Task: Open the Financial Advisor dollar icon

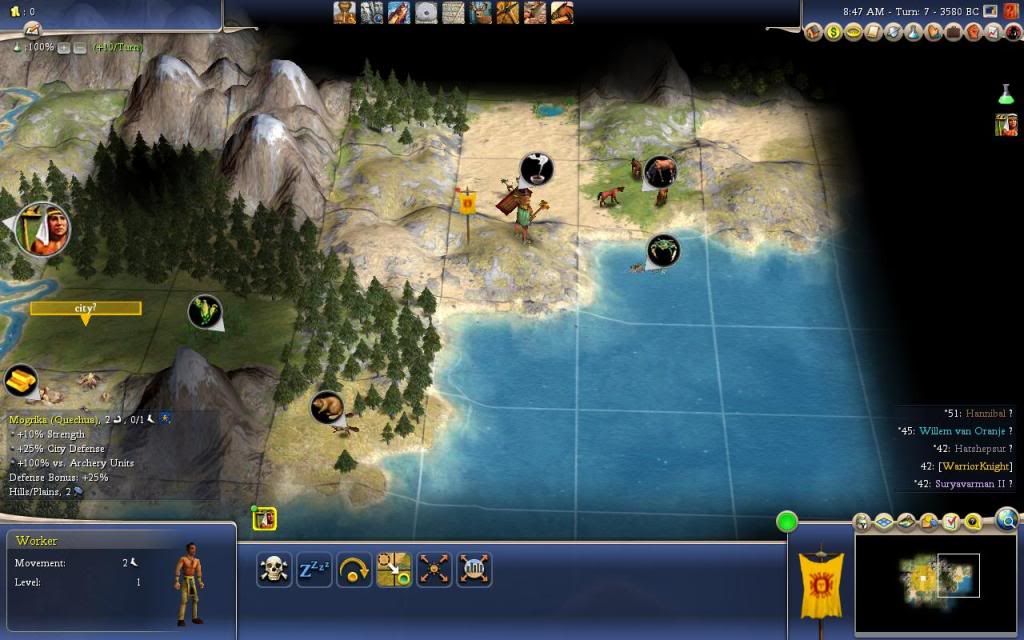Action: [834, 32]
